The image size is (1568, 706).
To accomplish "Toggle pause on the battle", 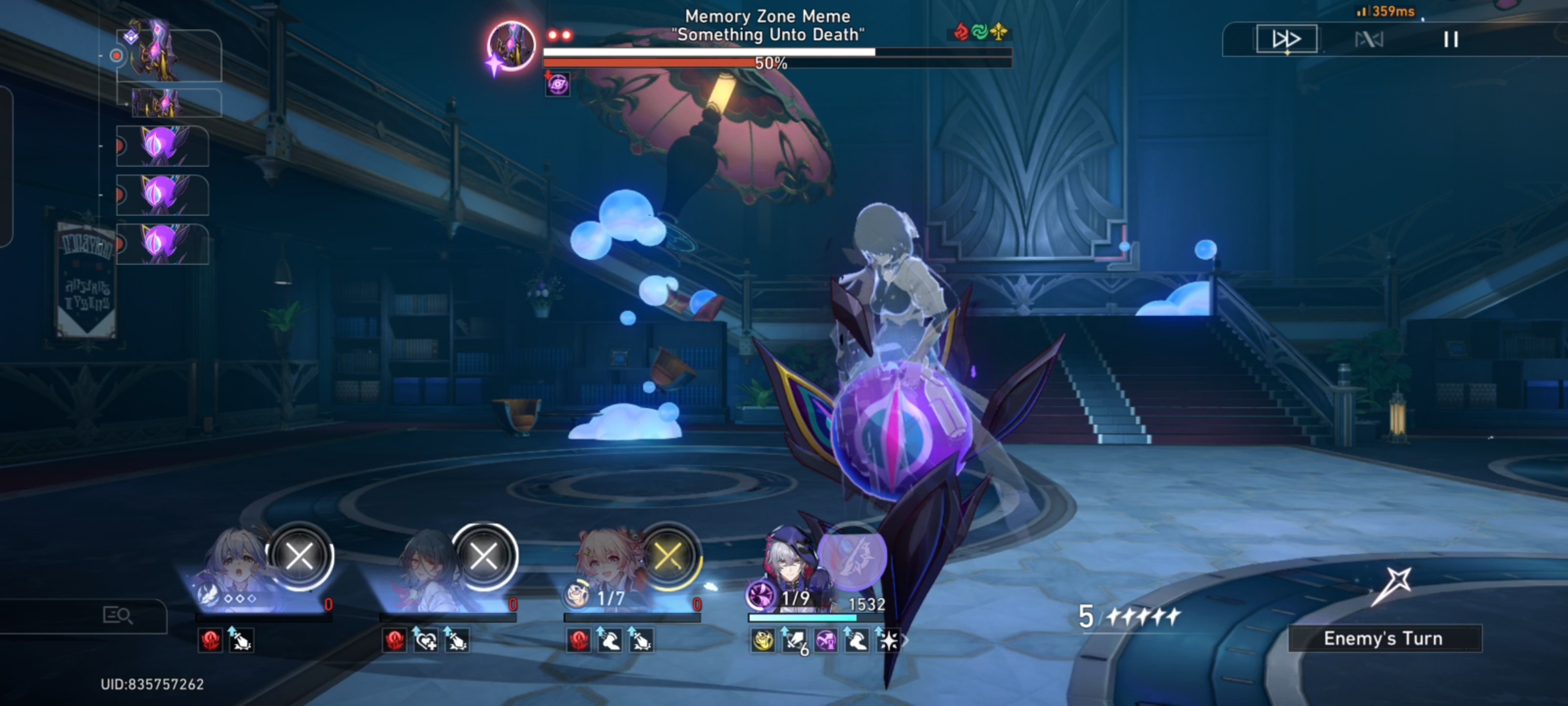I will coord(1452,40).
